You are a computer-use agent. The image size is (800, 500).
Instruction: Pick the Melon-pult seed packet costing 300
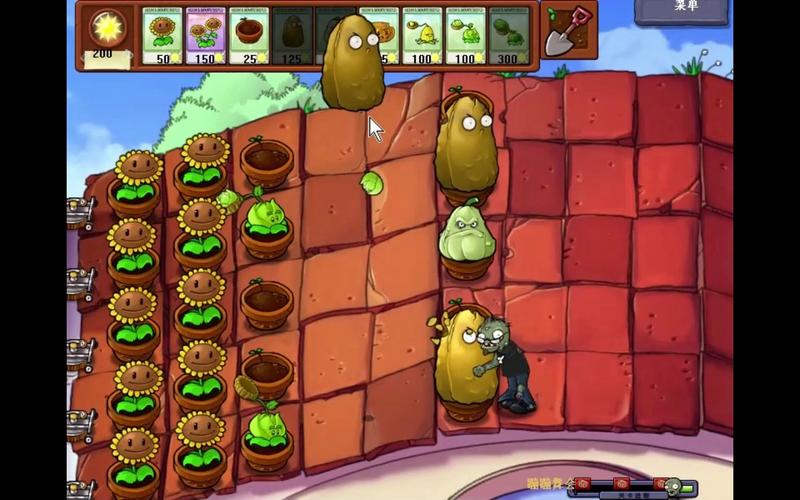(509, 37)
